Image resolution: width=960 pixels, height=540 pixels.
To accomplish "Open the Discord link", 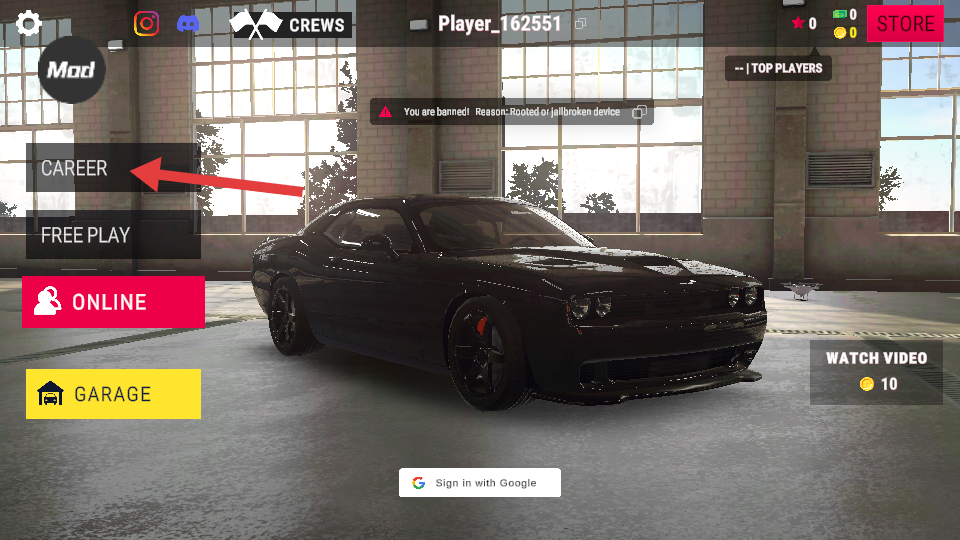I will click(x=187, y=23).
